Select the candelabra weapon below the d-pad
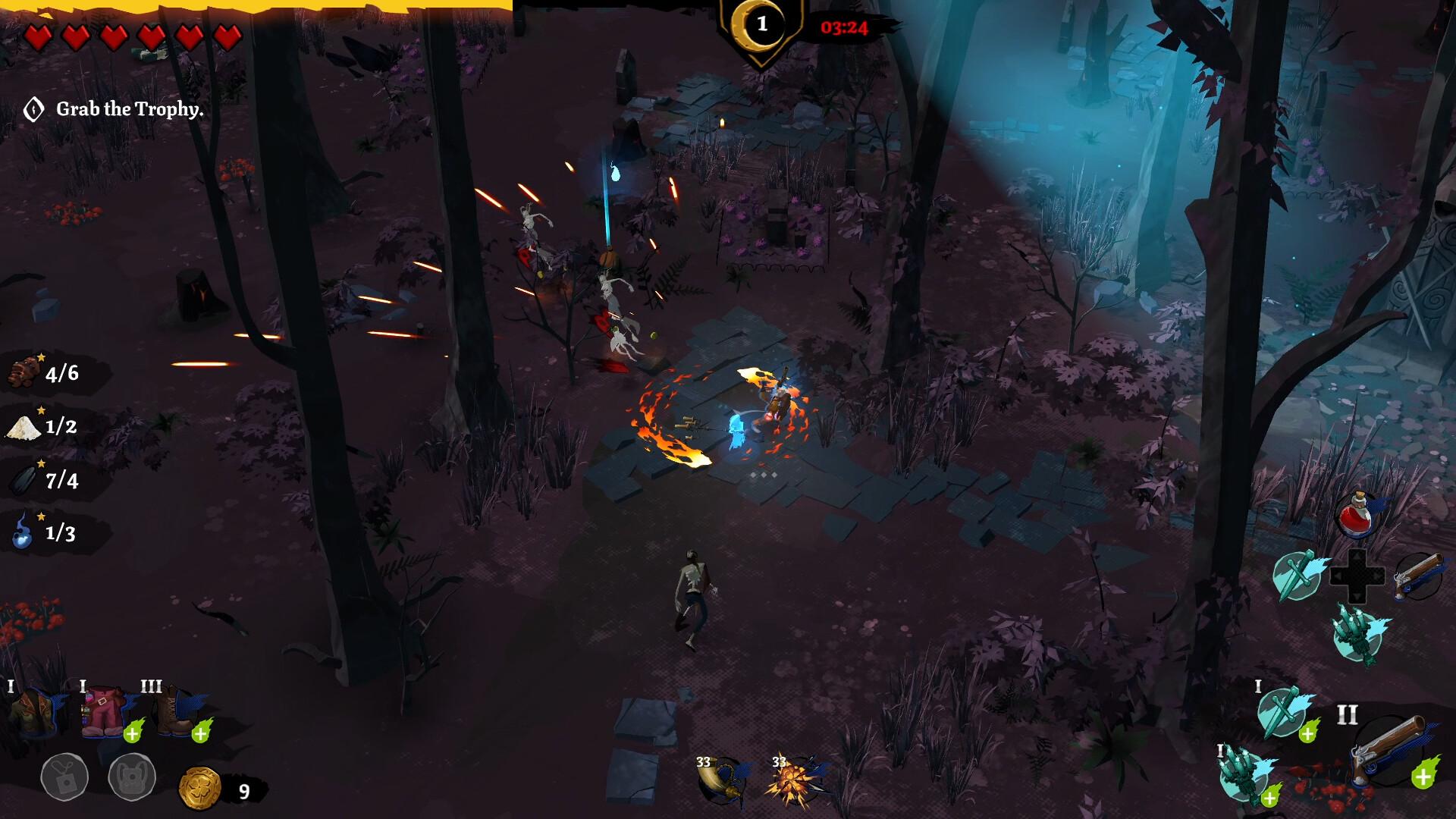This screenshot has height=819, width=1456. pos(1357,634)
